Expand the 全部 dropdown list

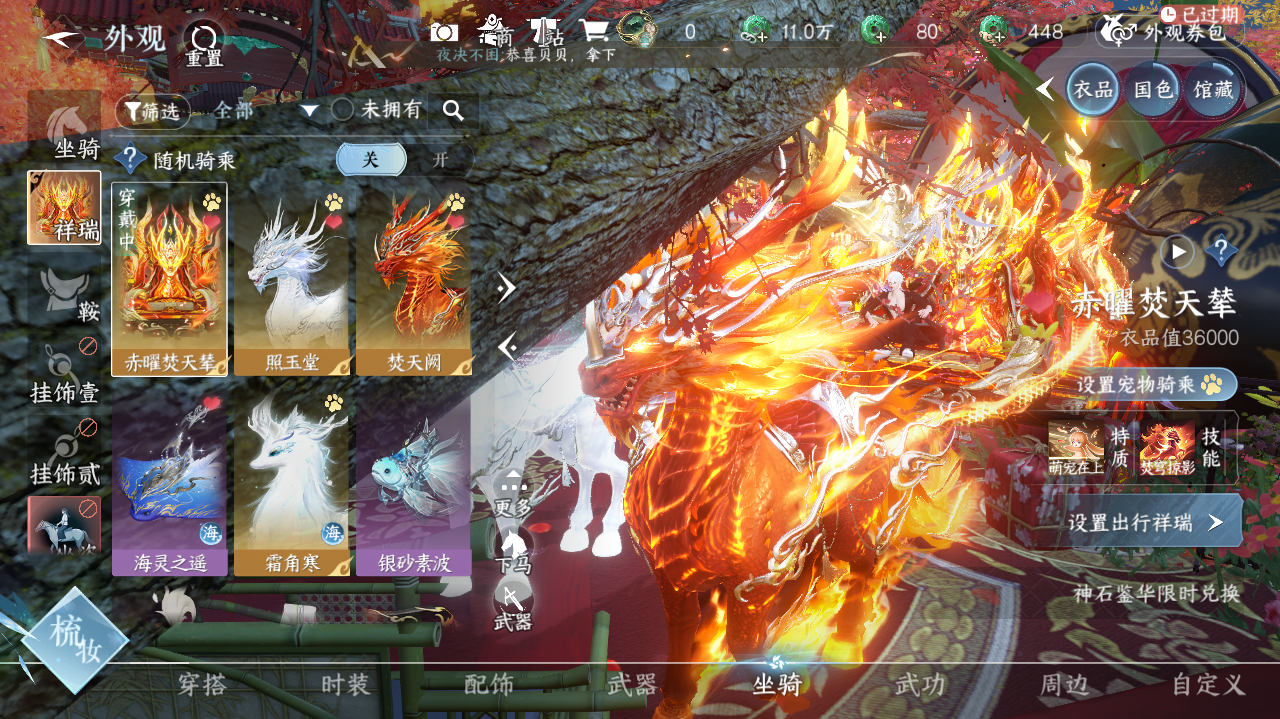tap(309, 111)
